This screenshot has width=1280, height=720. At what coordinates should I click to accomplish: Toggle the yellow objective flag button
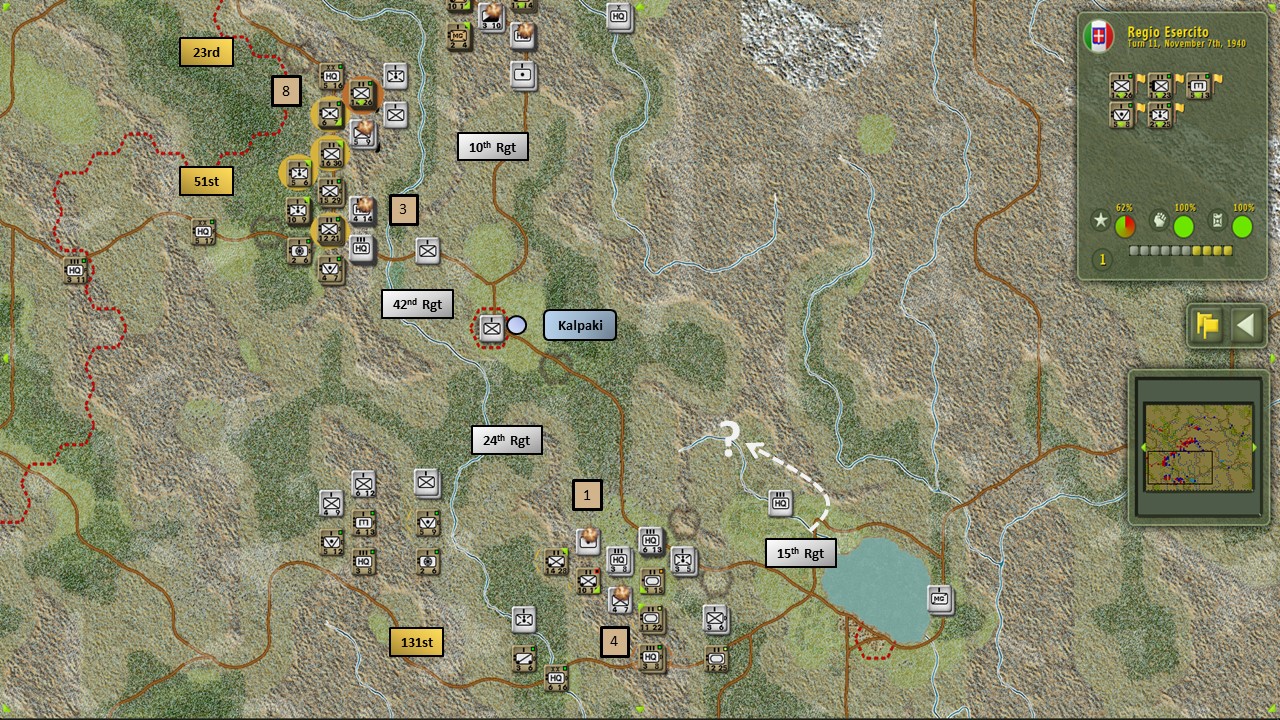1206,326
